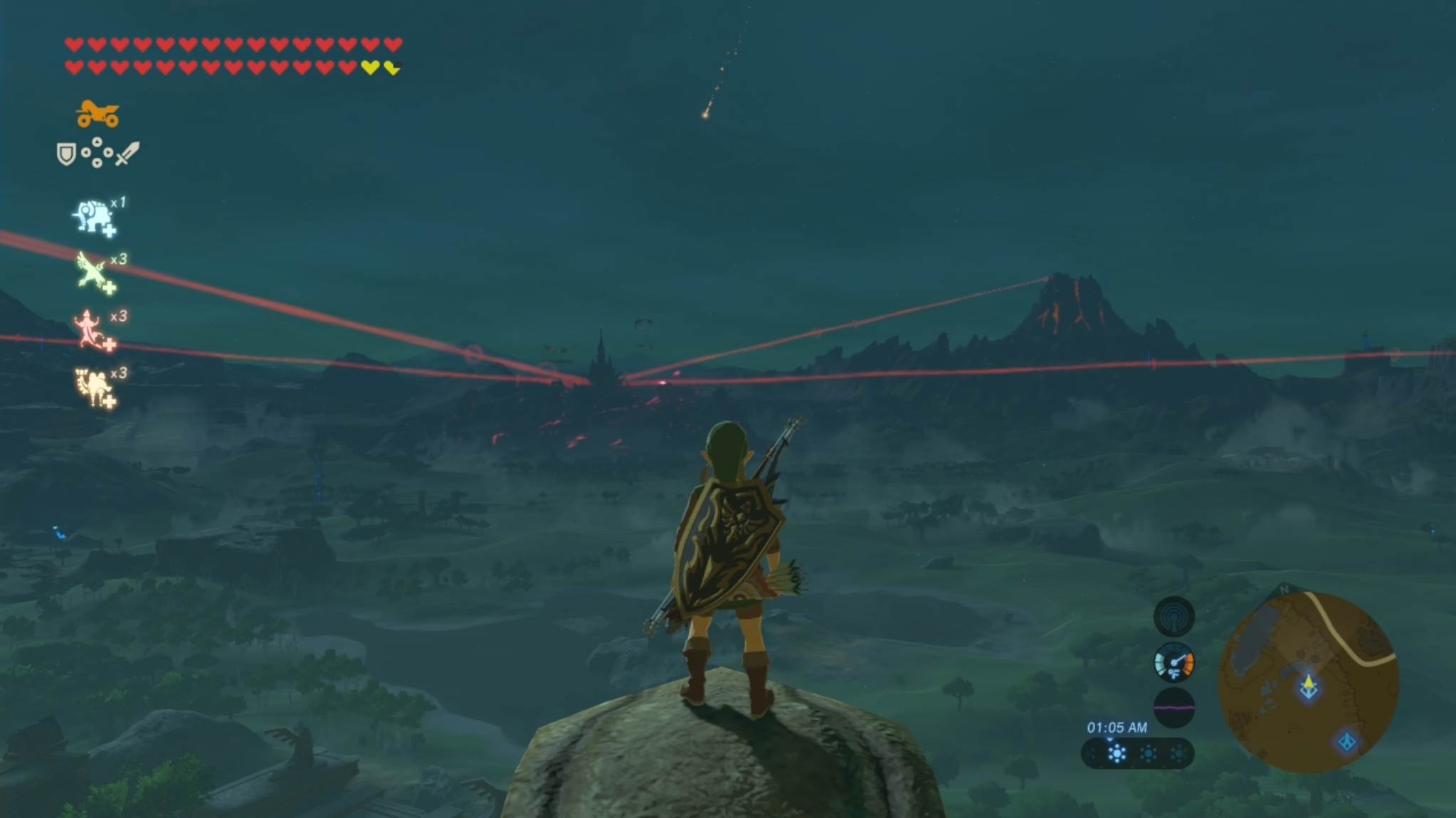This screenshot has width=1456, height=818.
Task: Activate Mipha's Grace elephant ability icon
Action: click(94, 217)
